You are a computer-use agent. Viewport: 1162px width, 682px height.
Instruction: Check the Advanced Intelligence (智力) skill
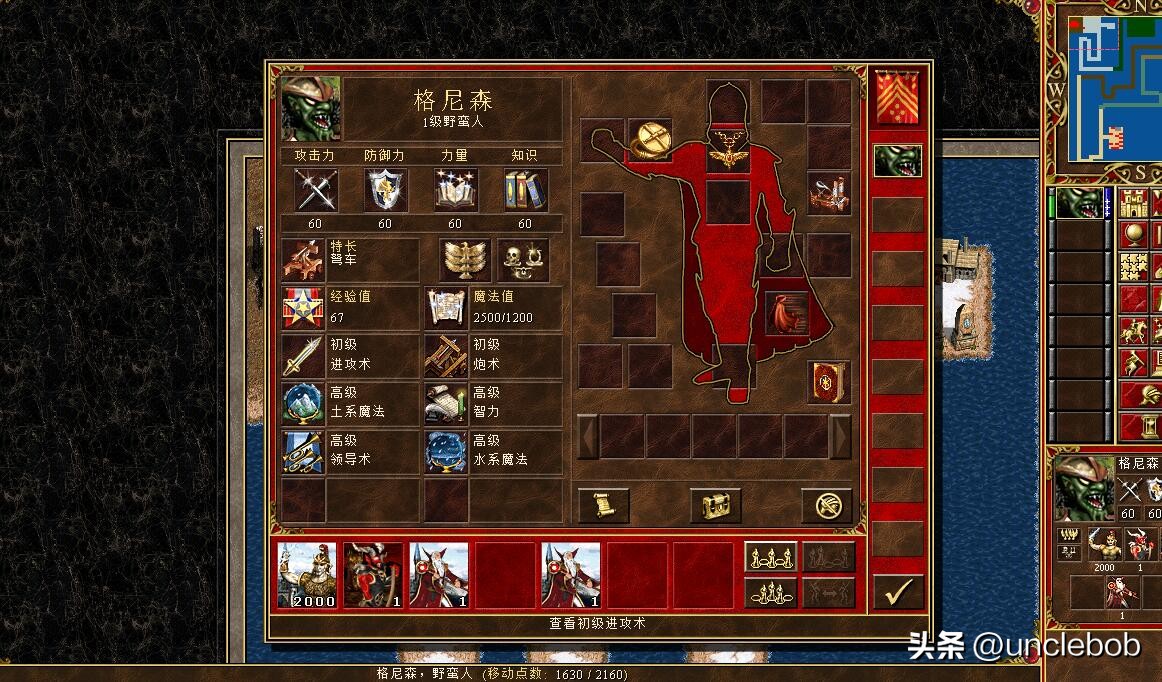tap(445, 403)
